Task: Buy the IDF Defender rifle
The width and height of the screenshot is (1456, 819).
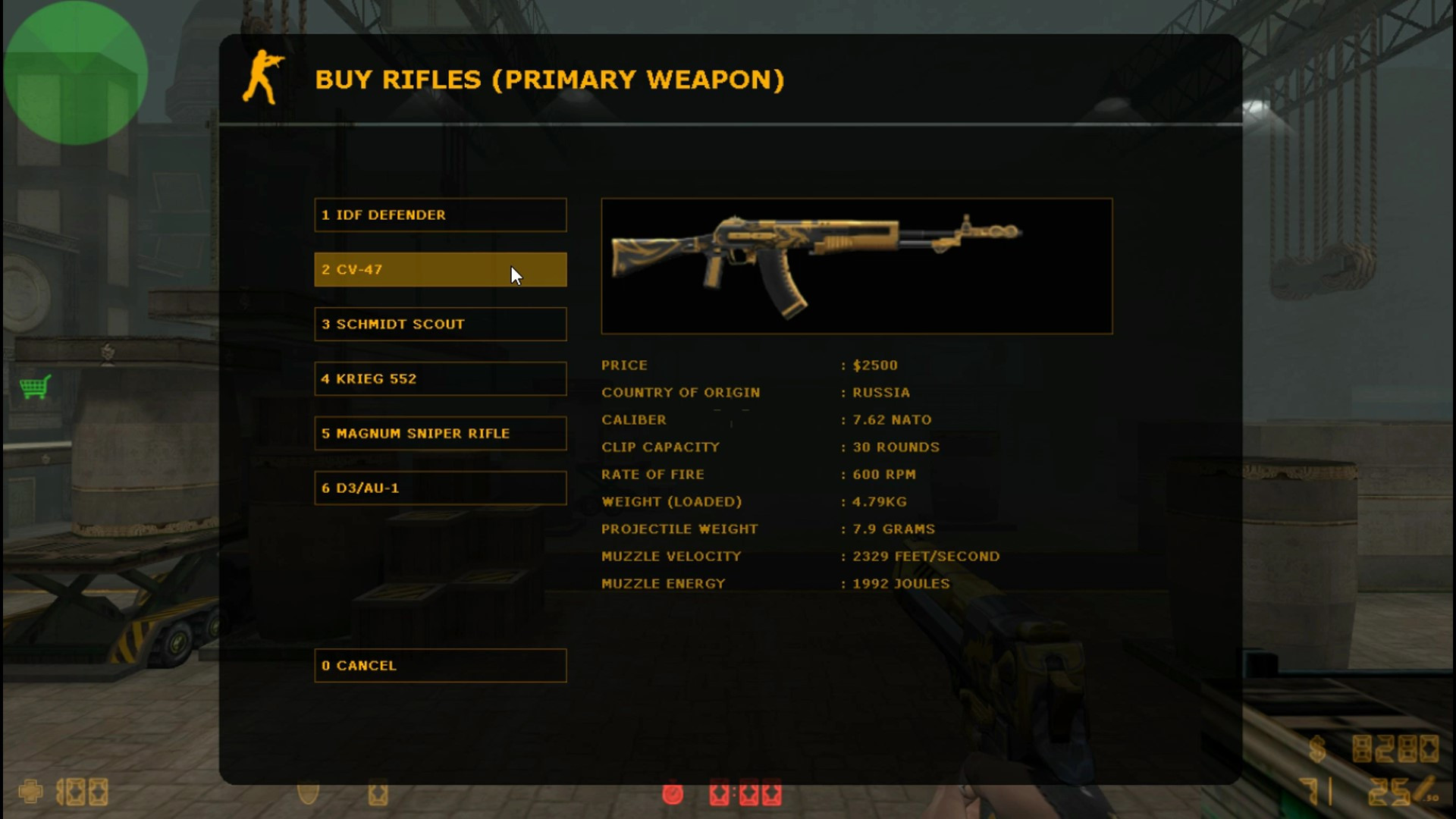Action: coord(441,215)
